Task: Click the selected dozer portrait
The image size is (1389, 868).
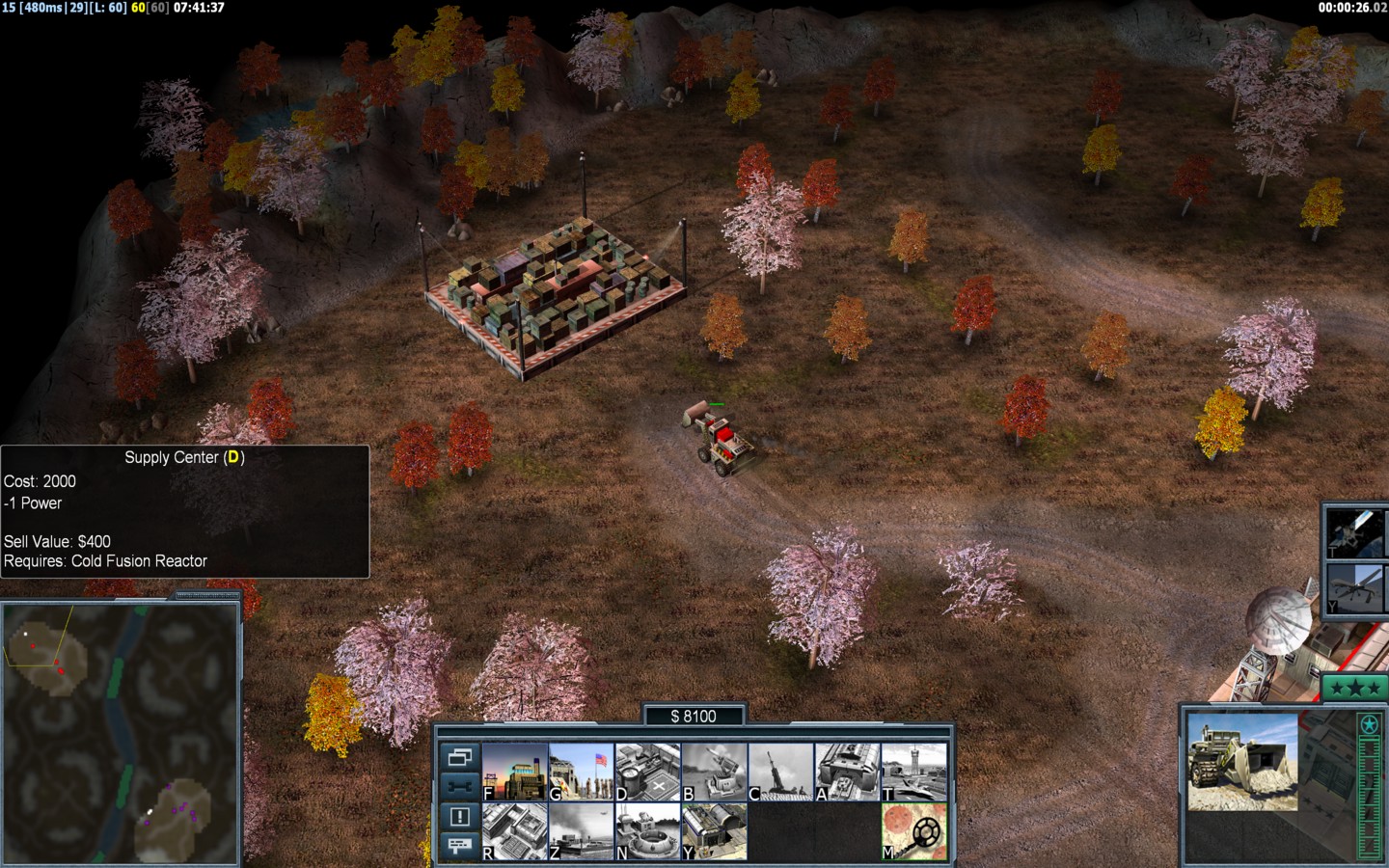Action: click(1242, 762)
